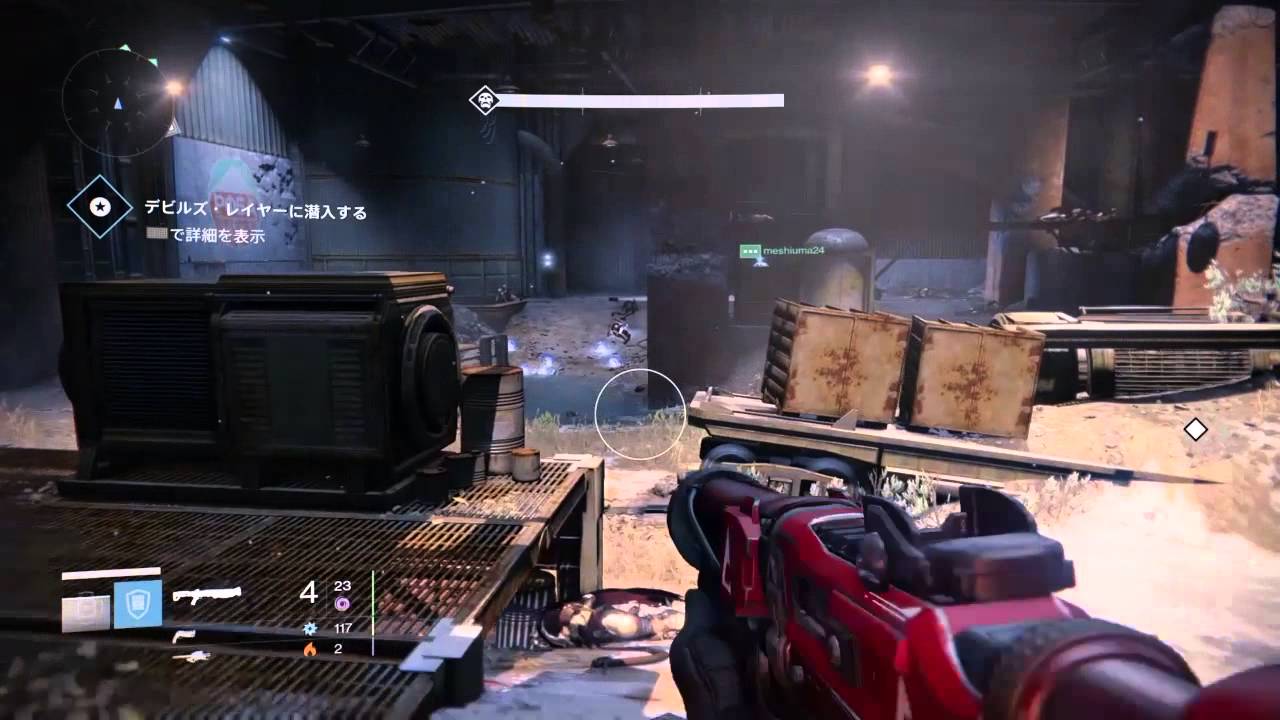Select teammate meshiuma24's nameplate

tap(783, 251)
